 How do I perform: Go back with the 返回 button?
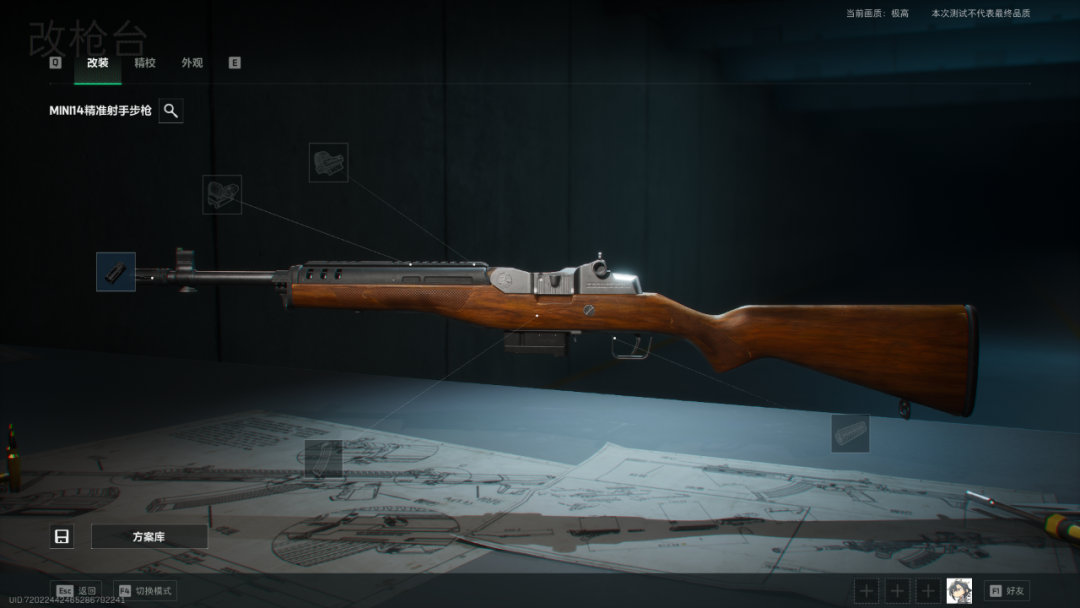click(x=77, y=591)
